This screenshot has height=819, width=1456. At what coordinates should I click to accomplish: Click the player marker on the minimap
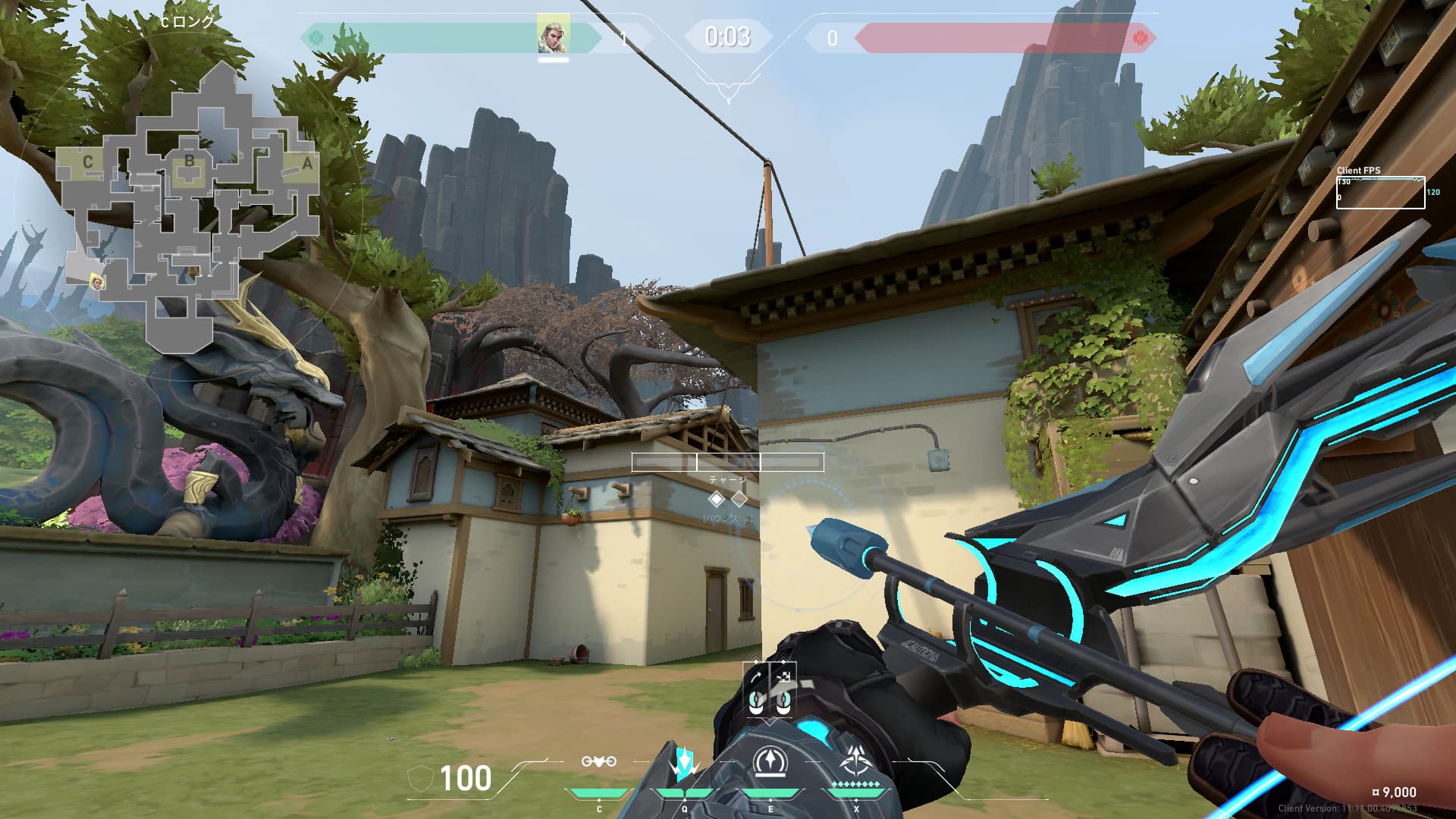coord(97,283)
